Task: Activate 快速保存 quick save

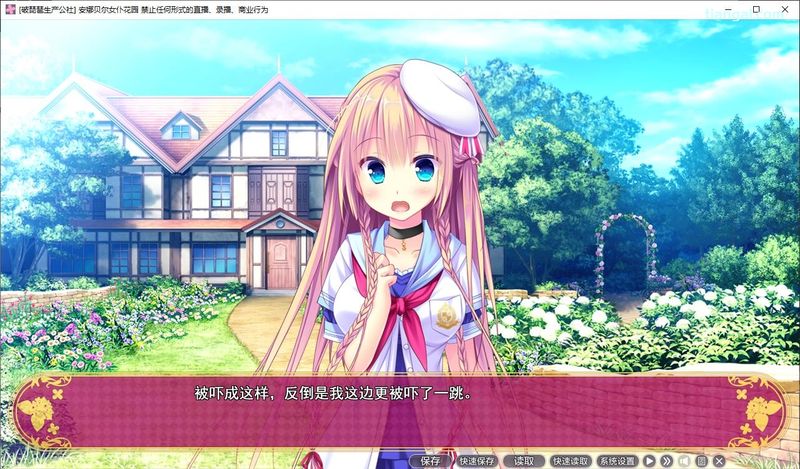Action: pyautogui.click(x=477, y=461)
